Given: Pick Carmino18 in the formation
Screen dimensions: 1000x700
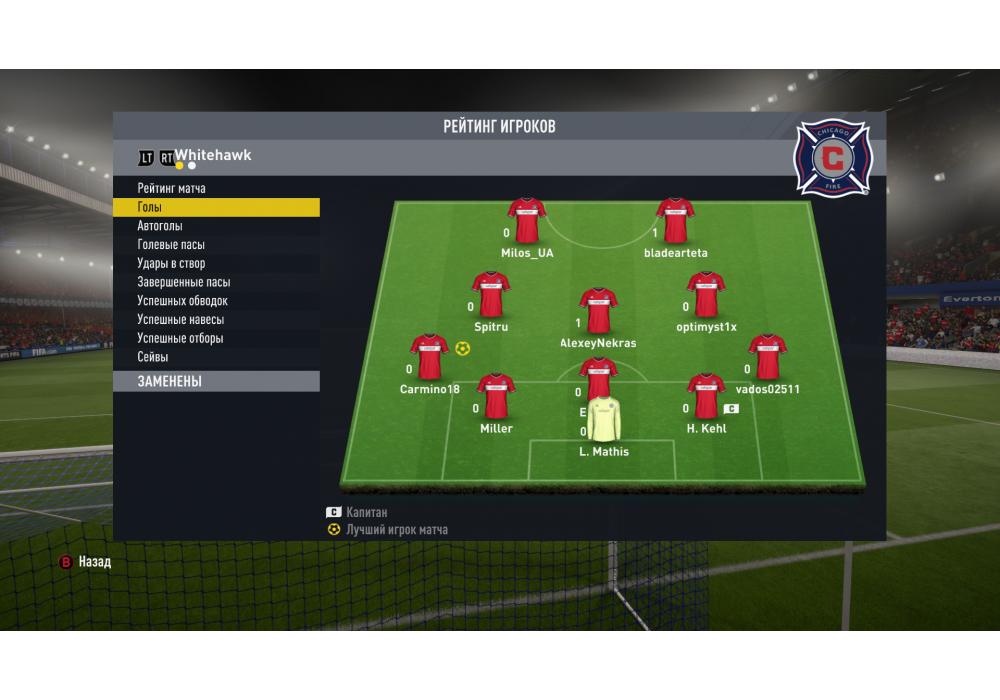Looking at the screenshot, I should [x=429, y=357].
